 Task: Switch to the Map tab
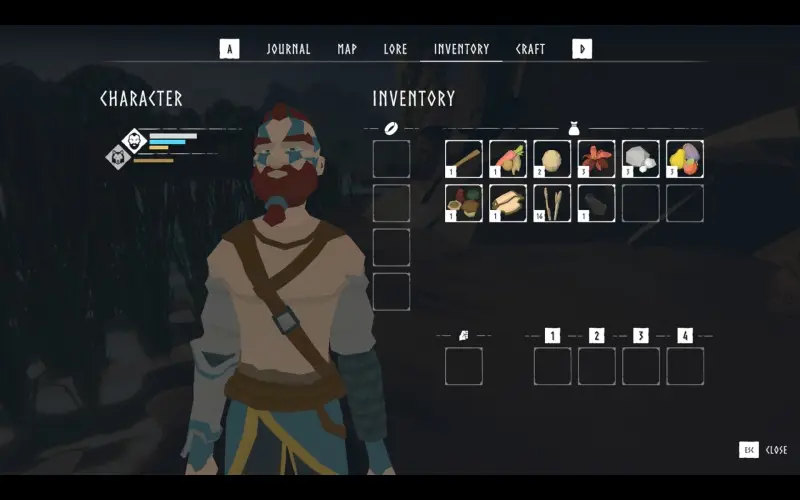(347, 49)
